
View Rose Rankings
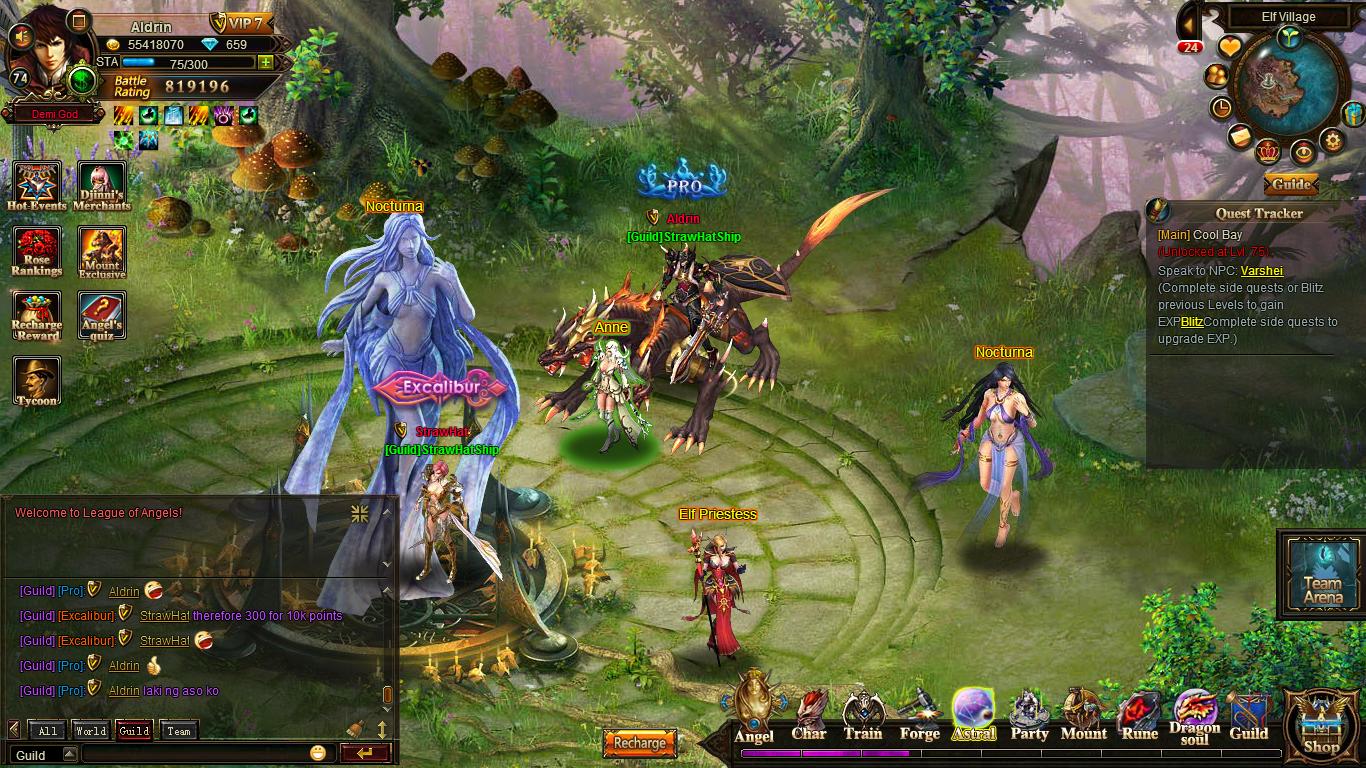coord(37,252)
